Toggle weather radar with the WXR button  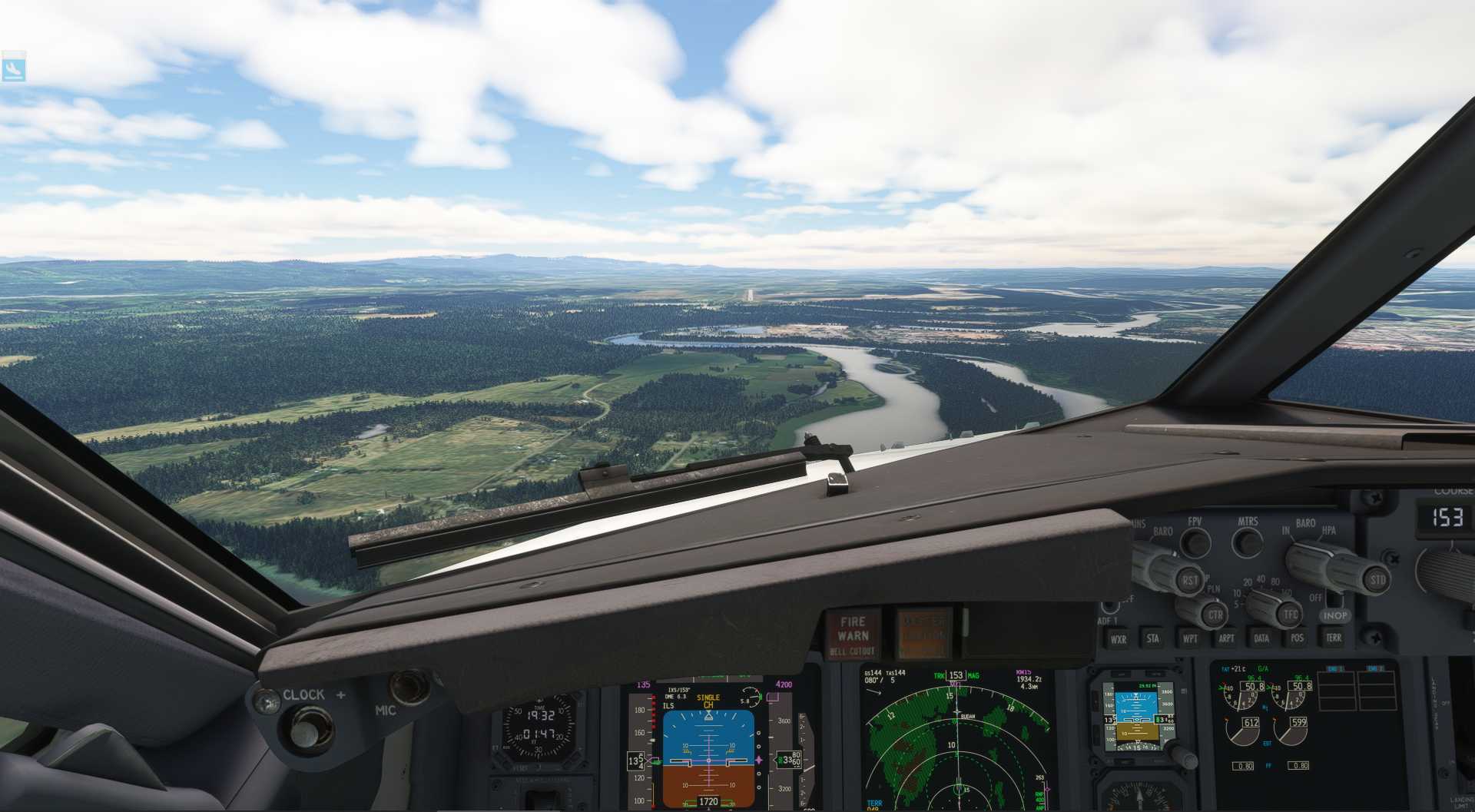pos(1118,638)
